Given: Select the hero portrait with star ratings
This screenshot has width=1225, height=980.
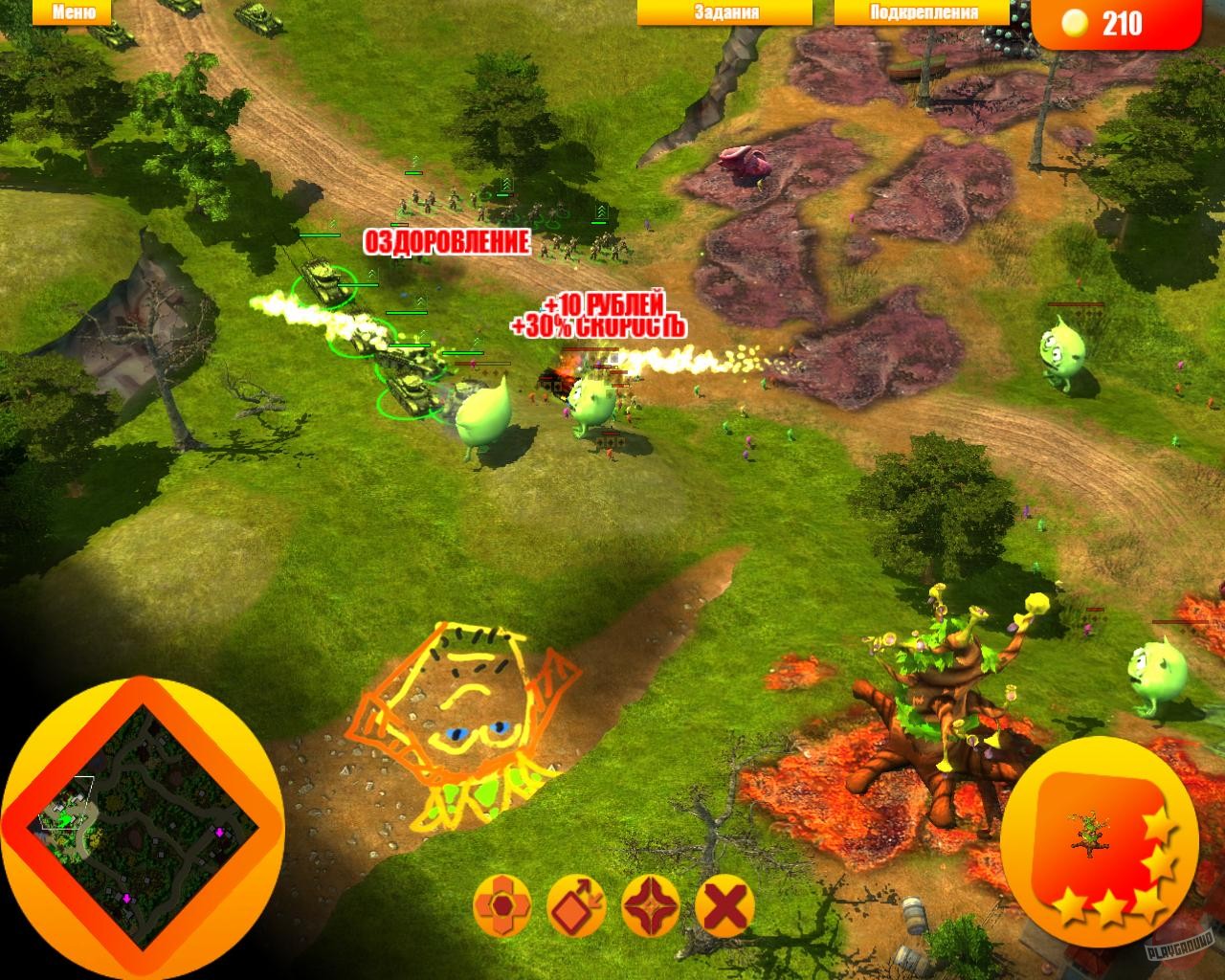Looking at the screenshot, I should click(1101, 842).
